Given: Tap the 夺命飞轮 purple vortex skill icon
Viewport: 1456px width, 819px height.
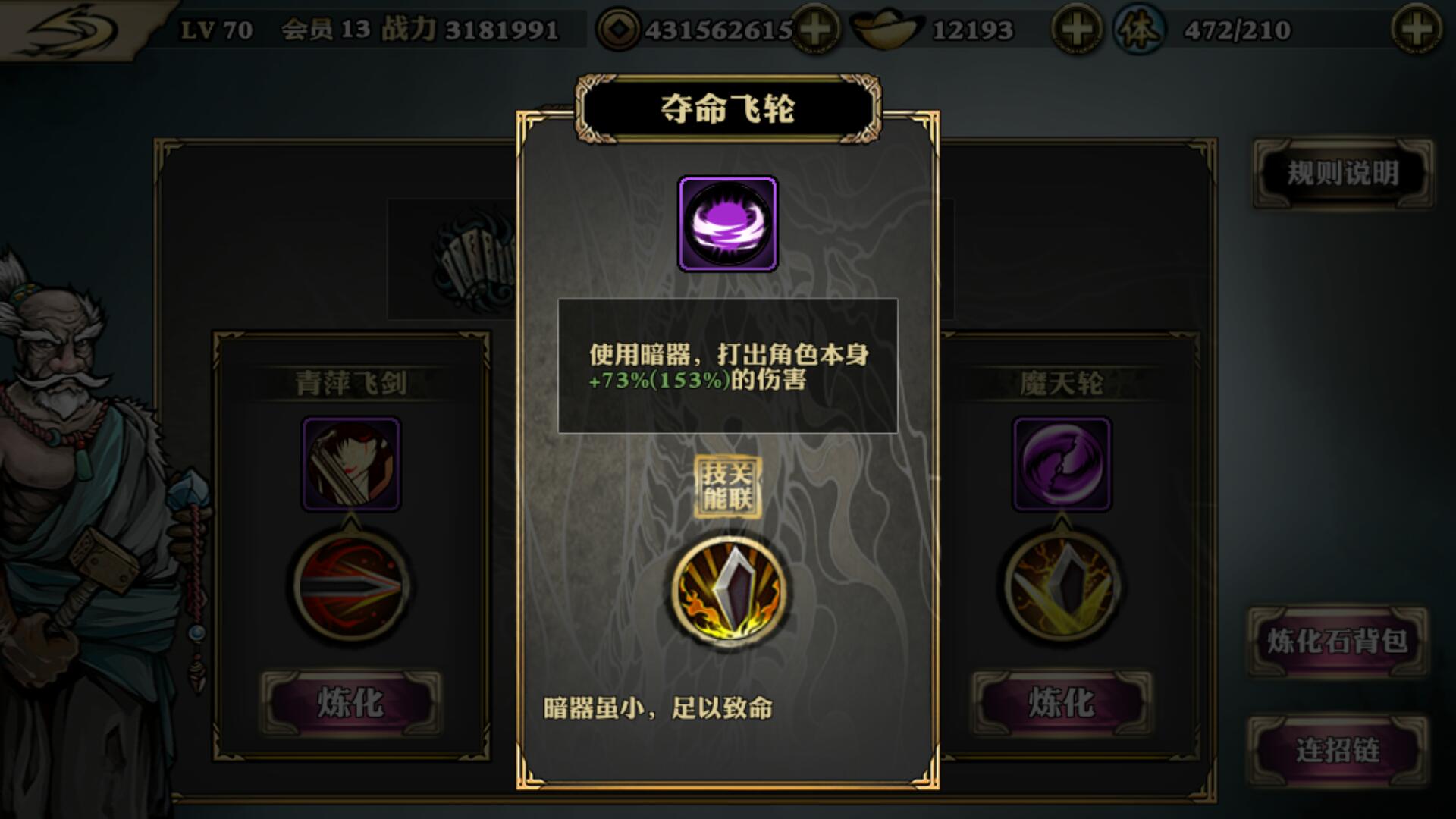Looking at the screenshot, I should point(727,224).
